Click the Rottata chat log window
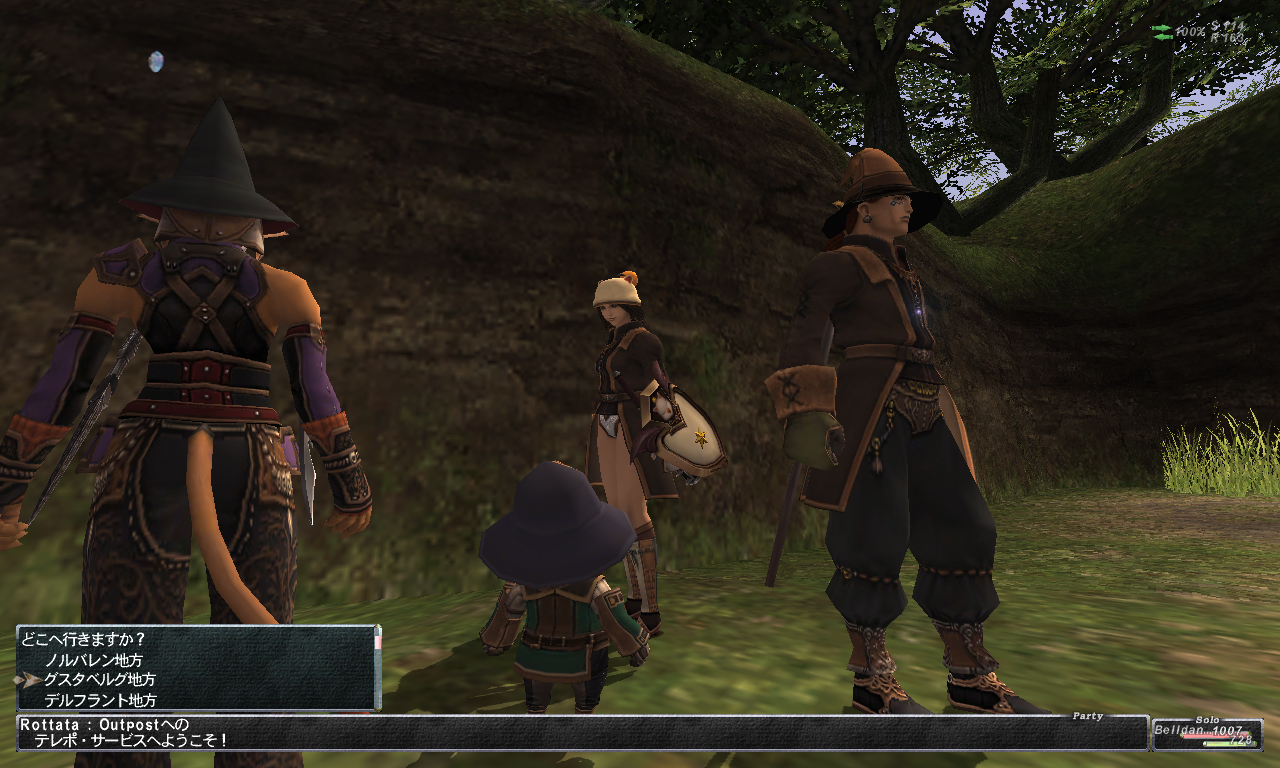The width and height of the screenshot is (1280, 768). 580,732
